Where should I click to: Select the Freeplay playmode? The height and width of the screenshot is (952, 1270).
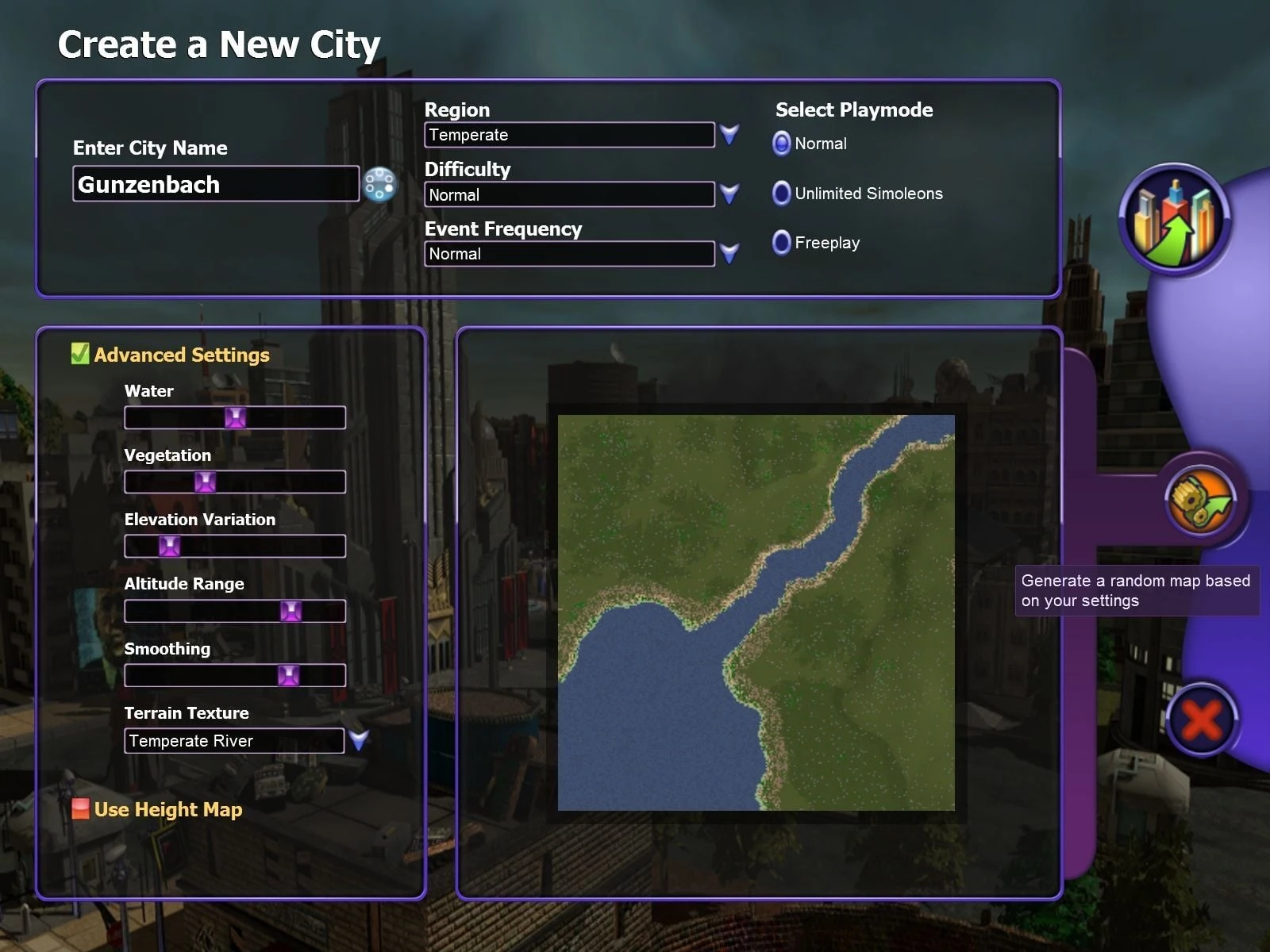pyautogui.click(x=782, y=243)
